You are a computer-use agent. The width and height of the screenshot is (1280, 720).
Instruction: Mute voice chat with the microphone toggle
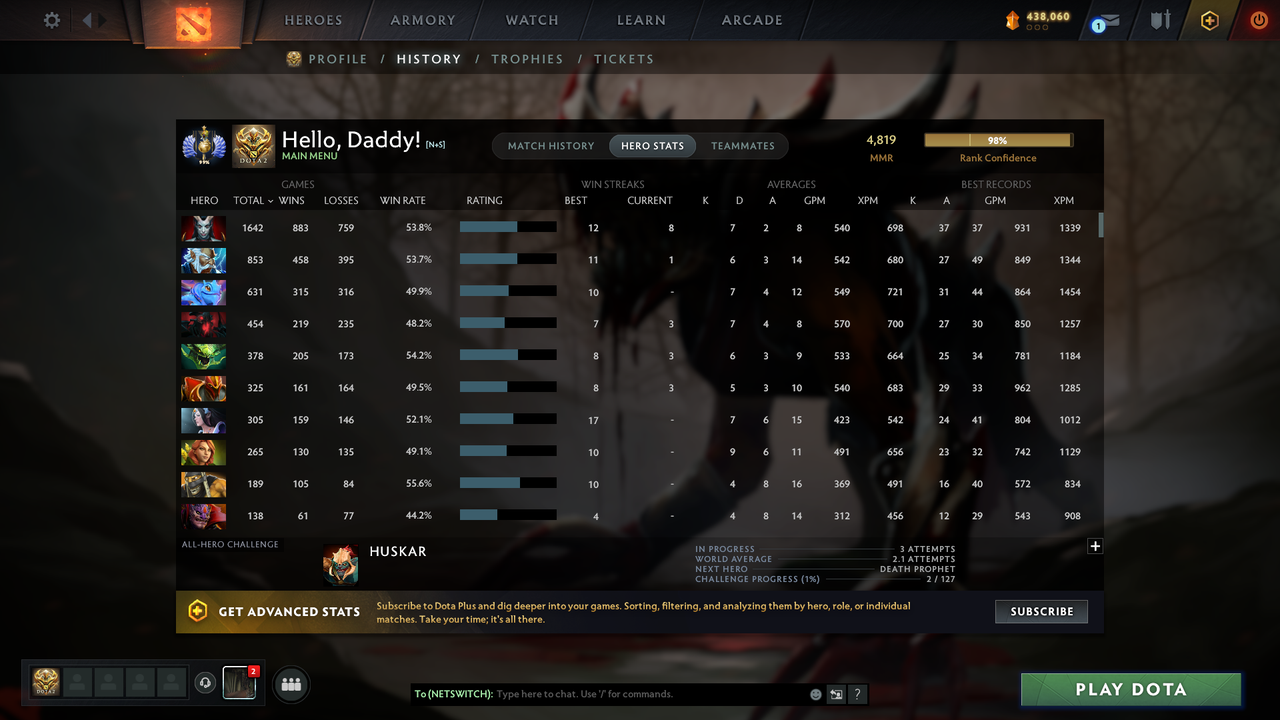pyautogui.click(x=206, y=682)
